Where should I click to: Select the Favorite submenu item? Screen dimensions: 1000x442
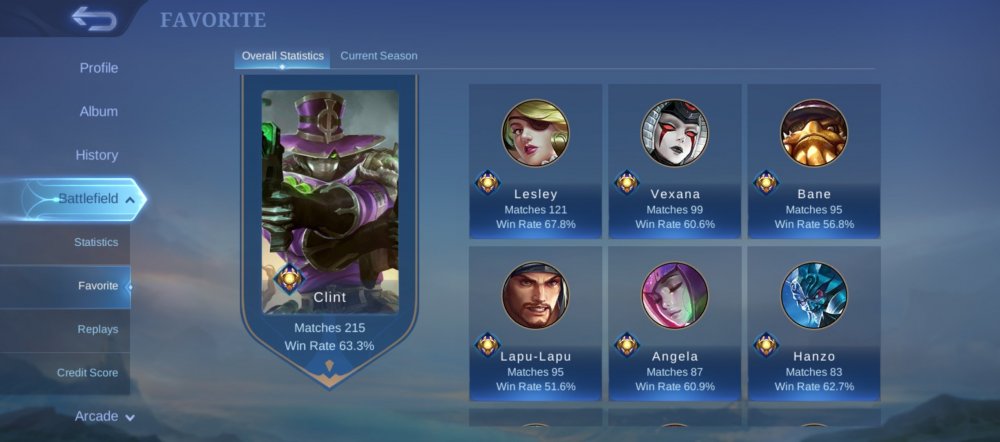pos(98,286)
